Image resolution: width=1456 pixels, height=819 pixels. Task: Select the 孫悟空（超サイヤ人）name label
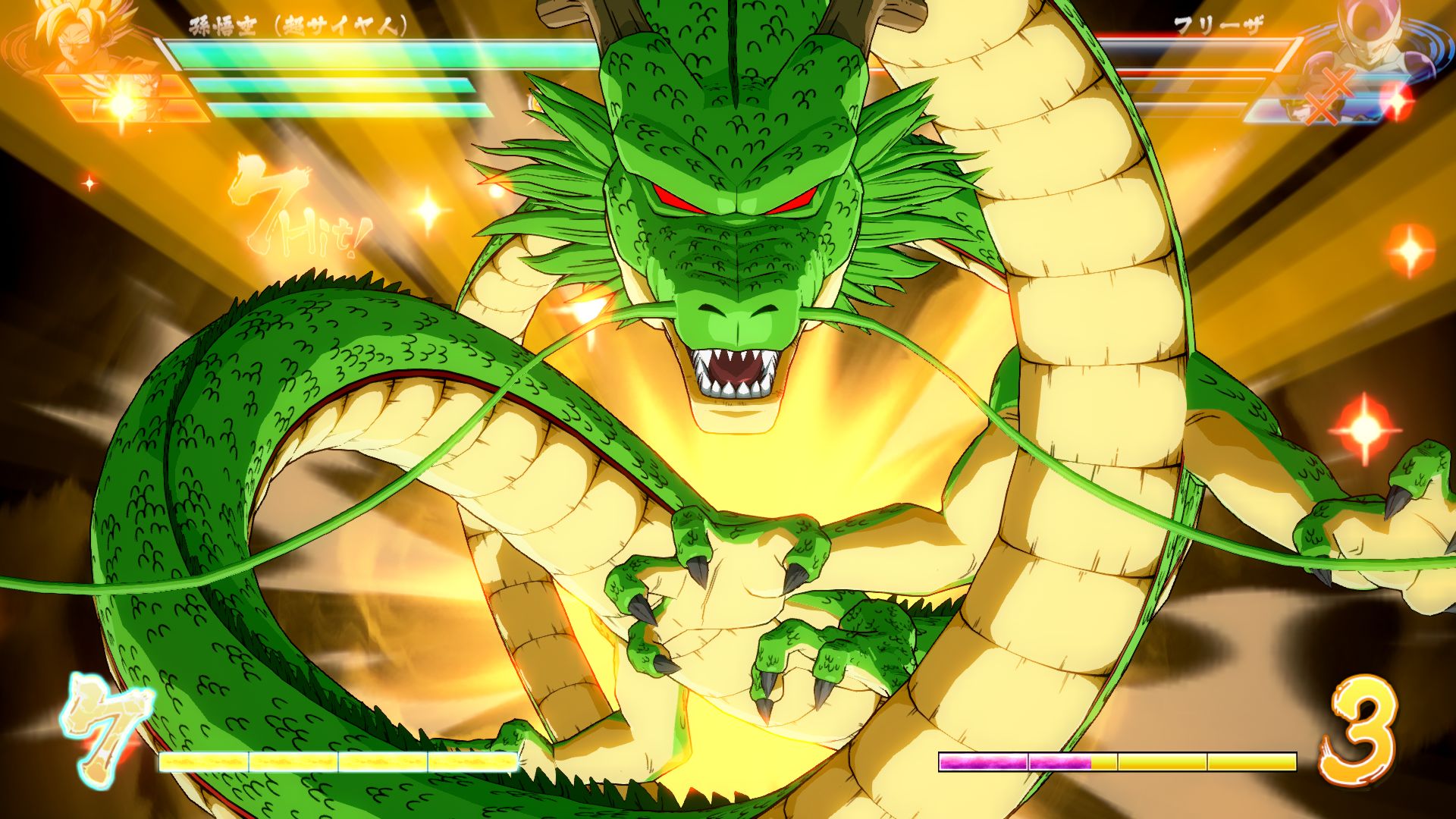click(x=296, y=23)
